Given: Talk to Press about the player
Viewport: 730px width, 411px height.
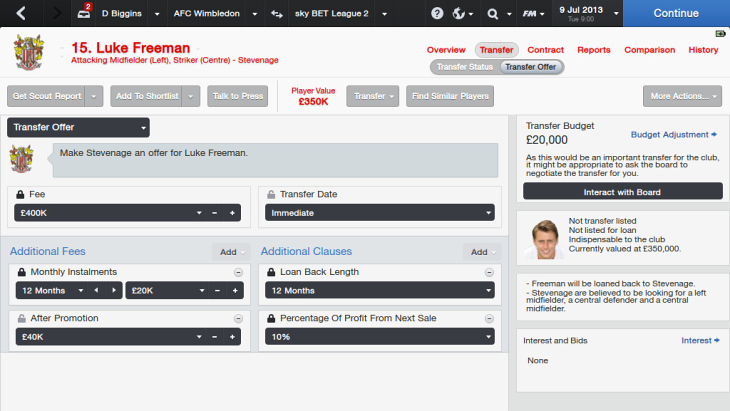Looking at the screenshot, I should point(238,96).
